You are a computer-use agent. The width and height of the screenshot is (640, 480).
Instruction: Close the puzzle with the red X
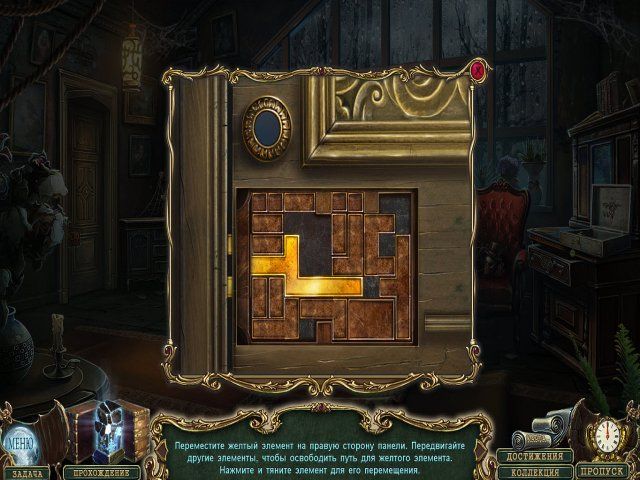pyautogui.click(x=478, y=70)
